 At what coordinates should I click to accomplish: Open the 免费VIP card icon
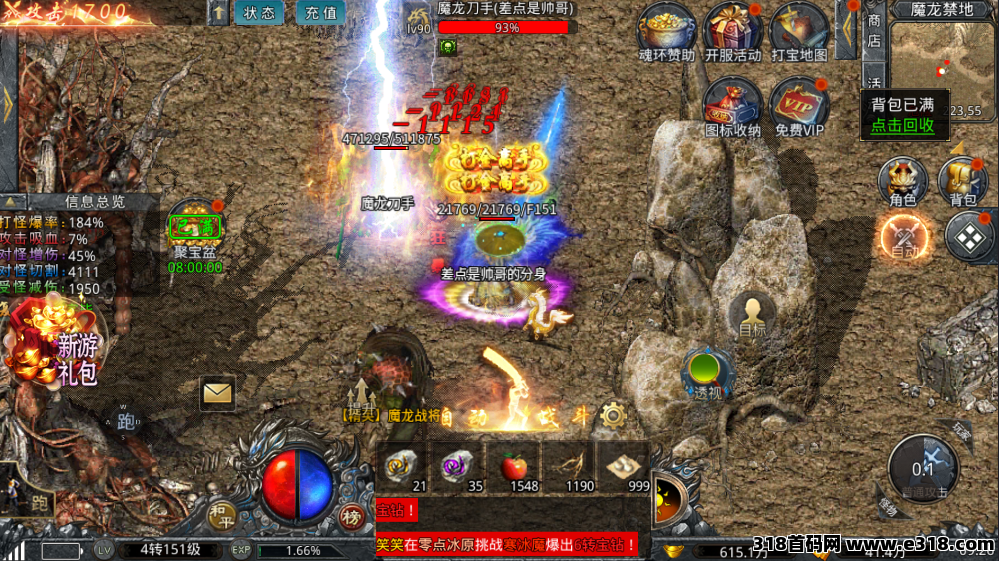click(x=799, y=105)
